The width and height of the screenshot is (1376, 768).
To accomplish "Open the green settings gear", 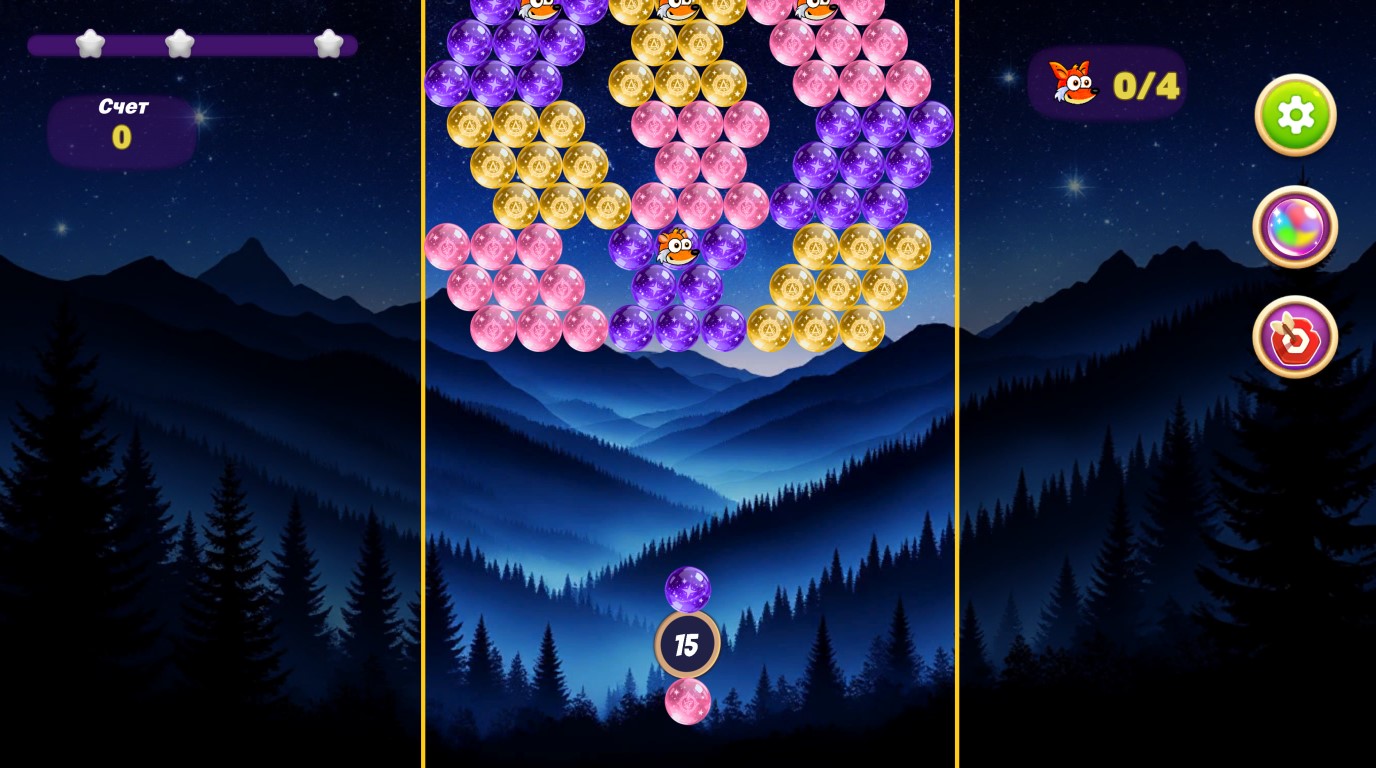I will coord(1295,116).
